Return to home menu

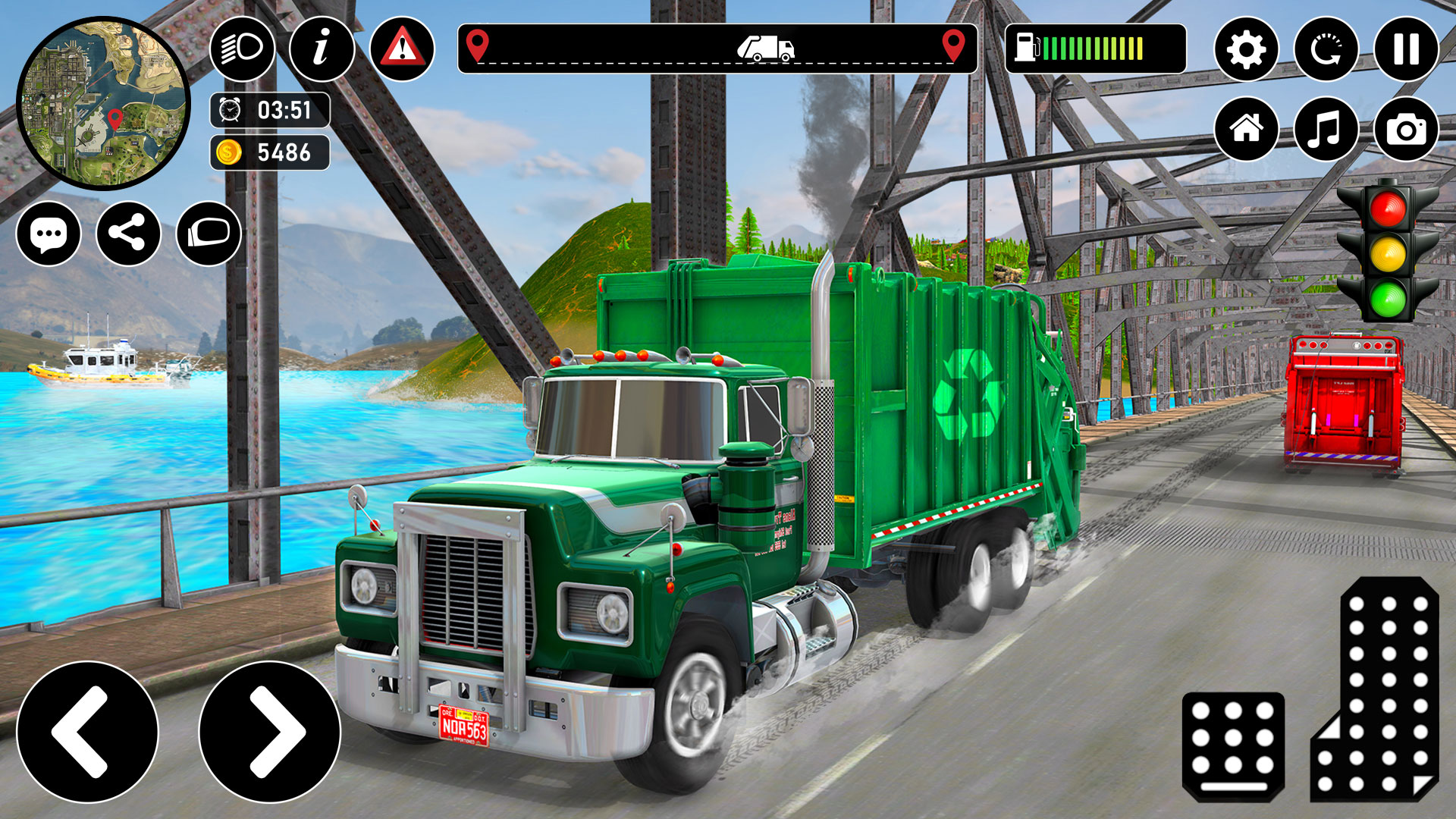click(1248, 129)
